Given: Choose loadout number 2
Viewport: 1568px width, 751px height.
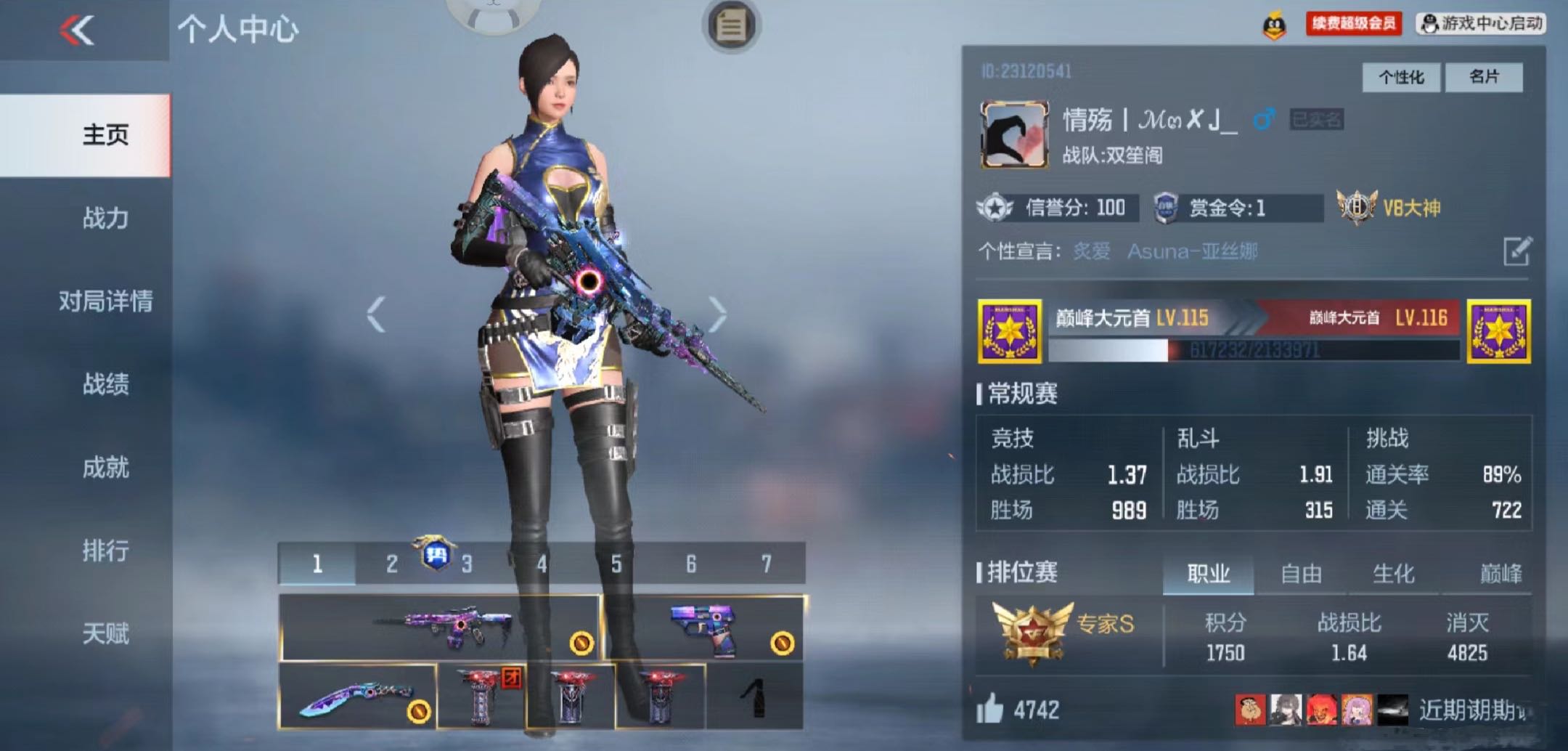Looking at the screenshot, I should tap(392, 564).
